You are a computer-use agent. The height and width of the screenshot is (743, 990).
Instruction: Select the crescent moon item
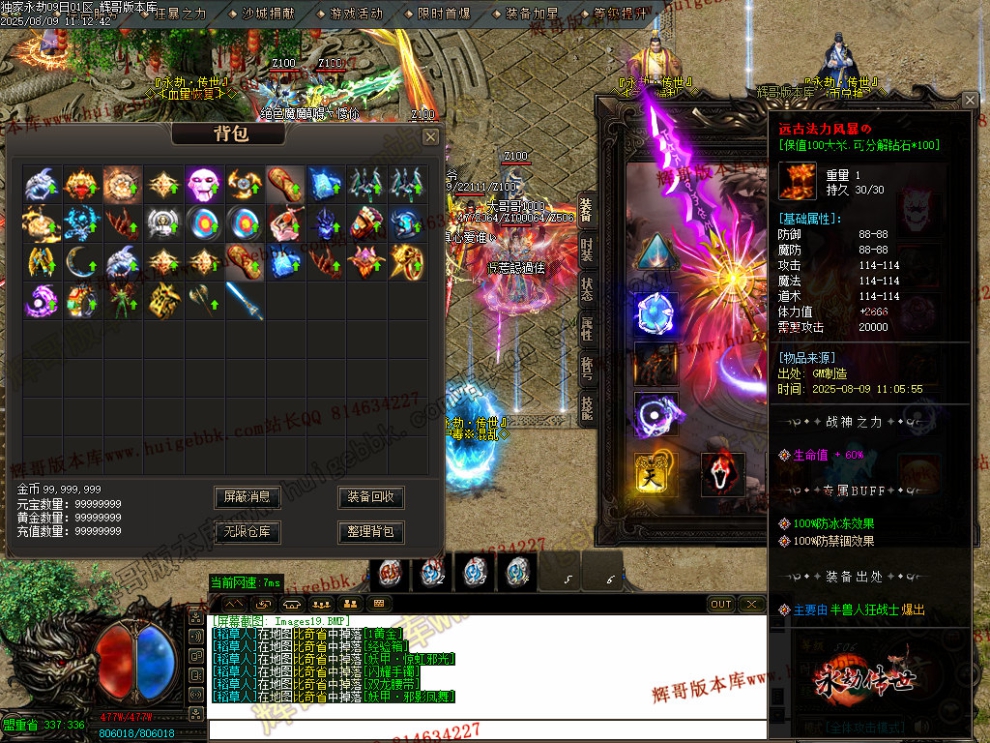[82, 261]
